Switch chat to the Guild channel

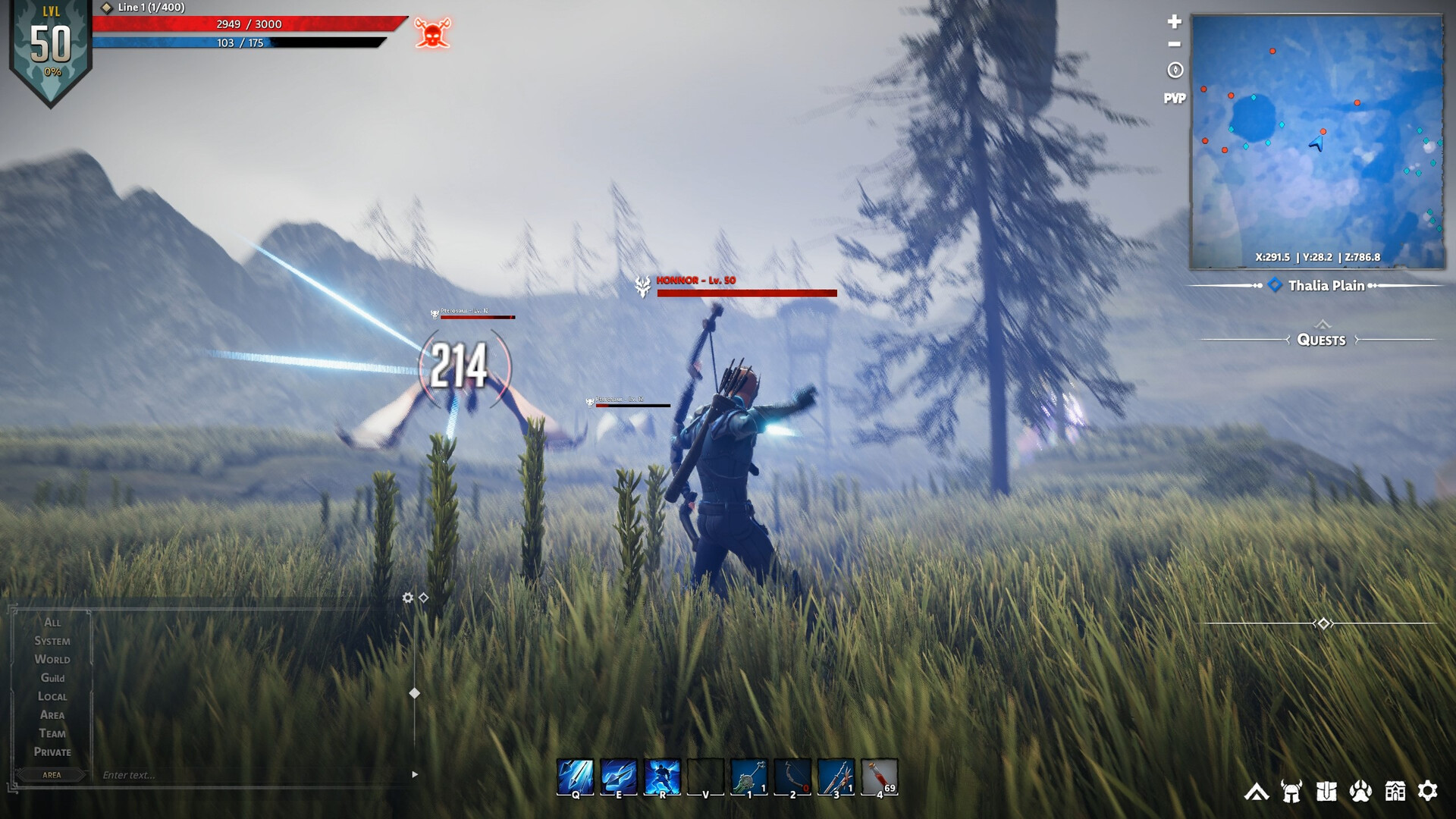click(x=52, y=678)
